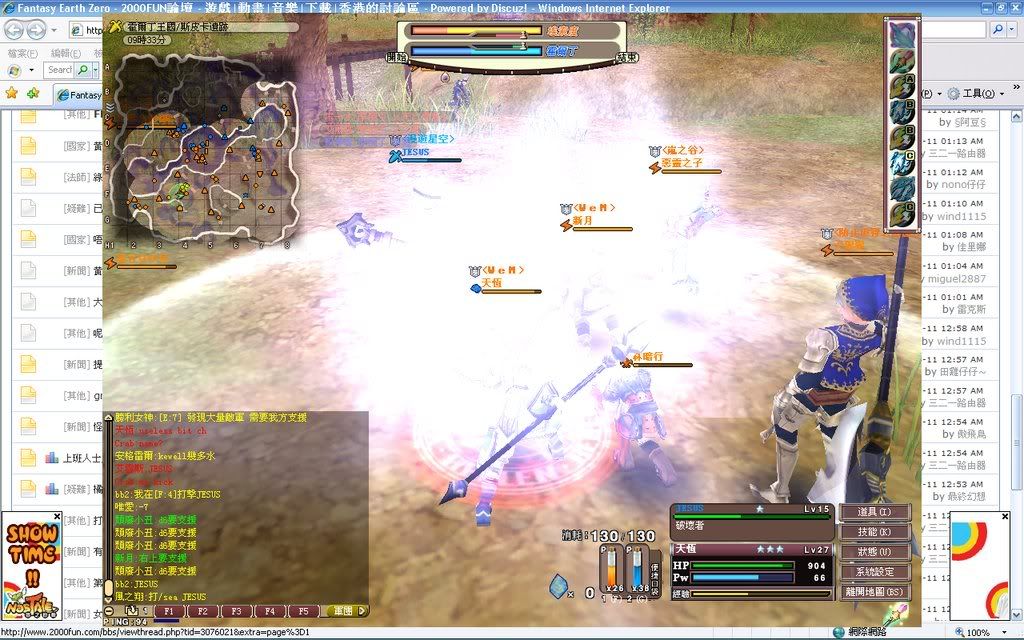Use the orange potion quick slot
The height and width of the screenshot is (640, 1024).
609,570
